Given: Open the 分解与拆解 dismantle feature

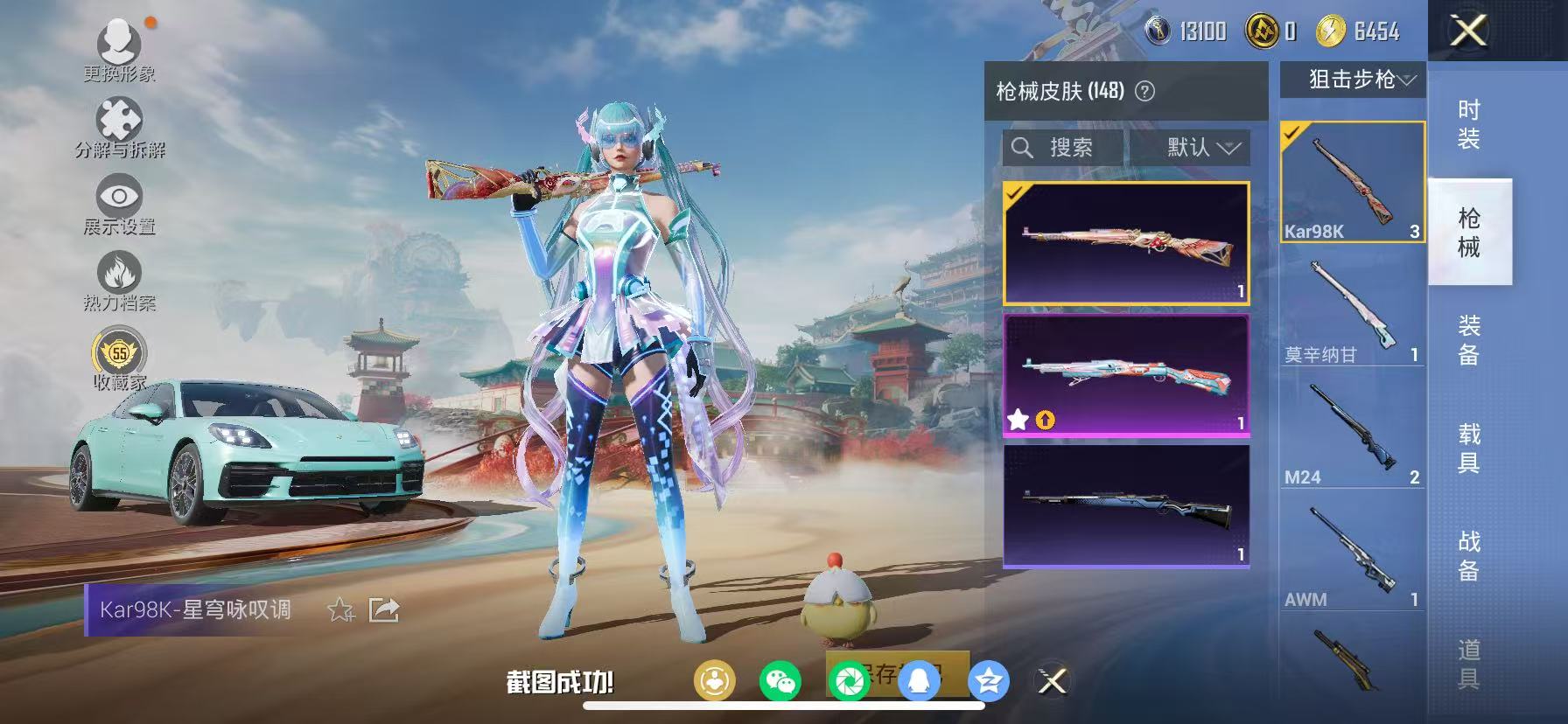Looking at the screenshot, I should tap(121, 118).
